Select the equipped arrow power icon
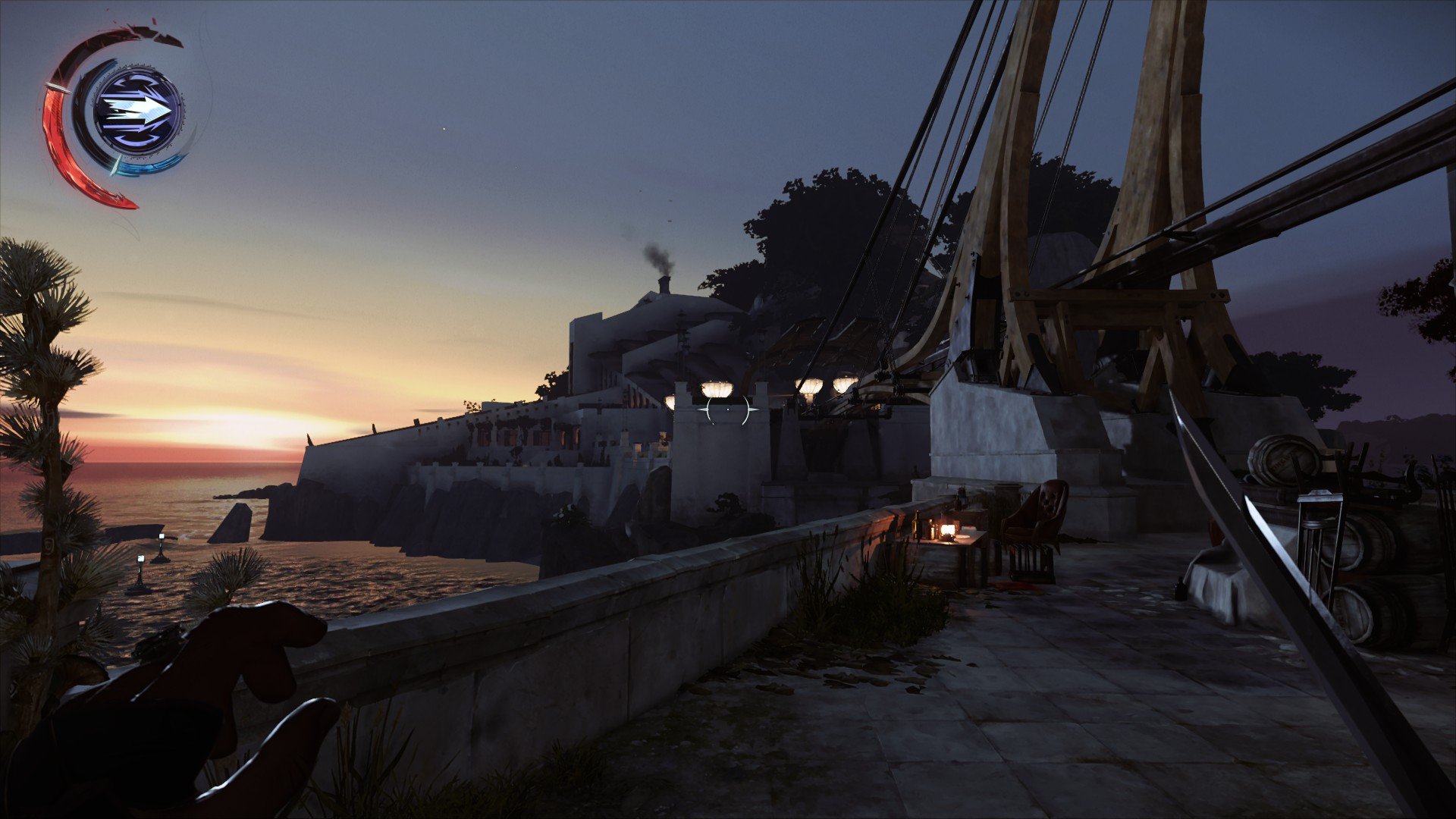 point(137,111)
